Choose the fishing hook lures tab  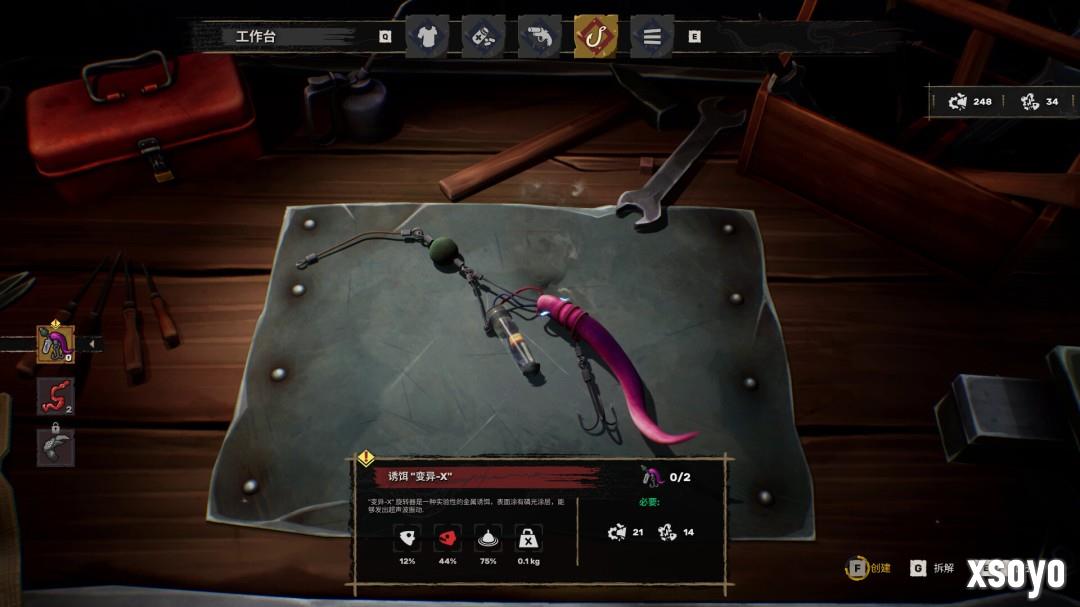pyautogui.click(x=596, y=37)
